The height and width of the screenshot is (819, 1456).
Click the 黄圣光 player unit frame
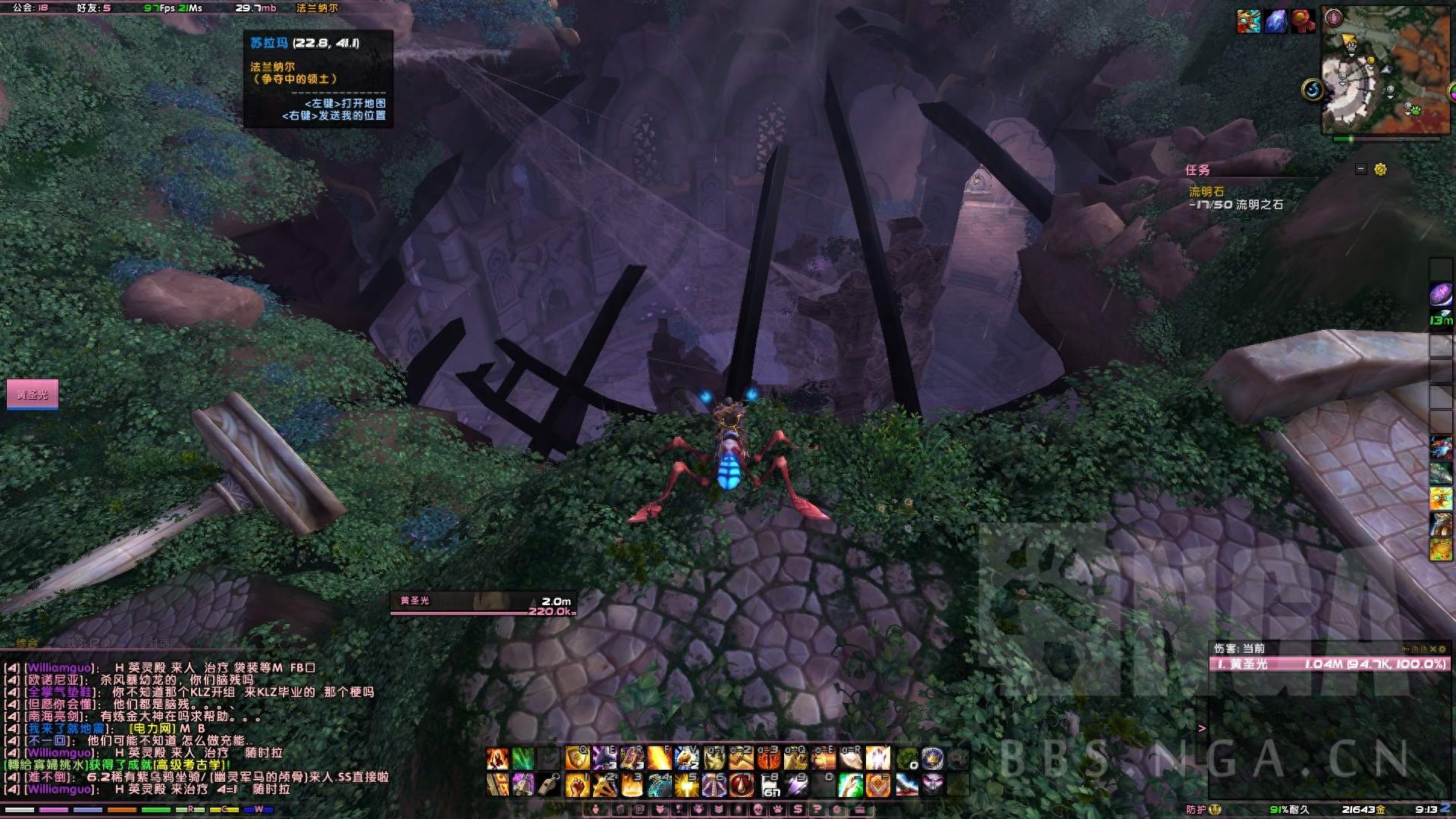[x=33, y=394]
